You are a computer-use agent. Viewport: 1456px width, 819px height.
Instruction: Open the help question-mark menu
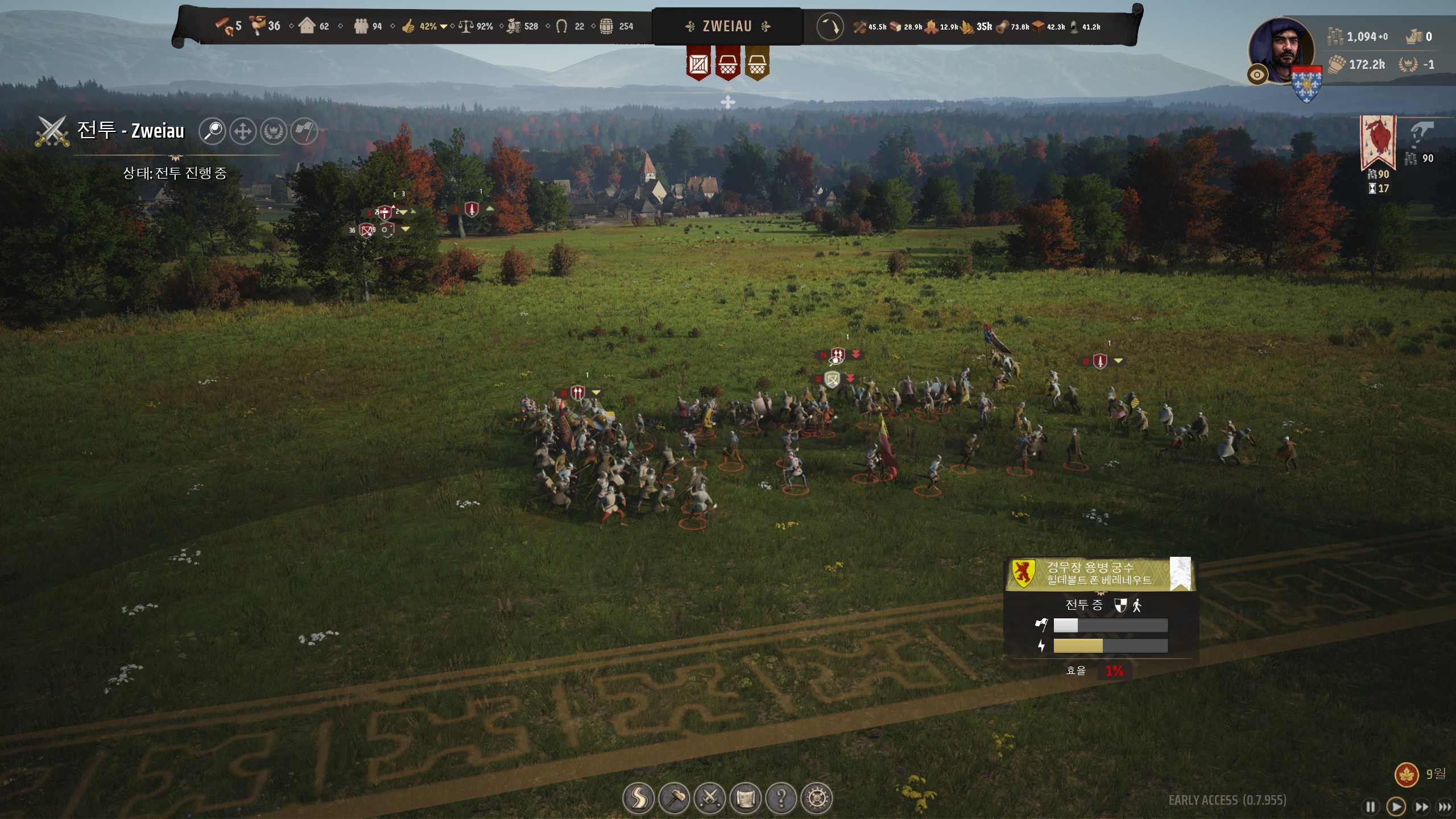point(781,799)
